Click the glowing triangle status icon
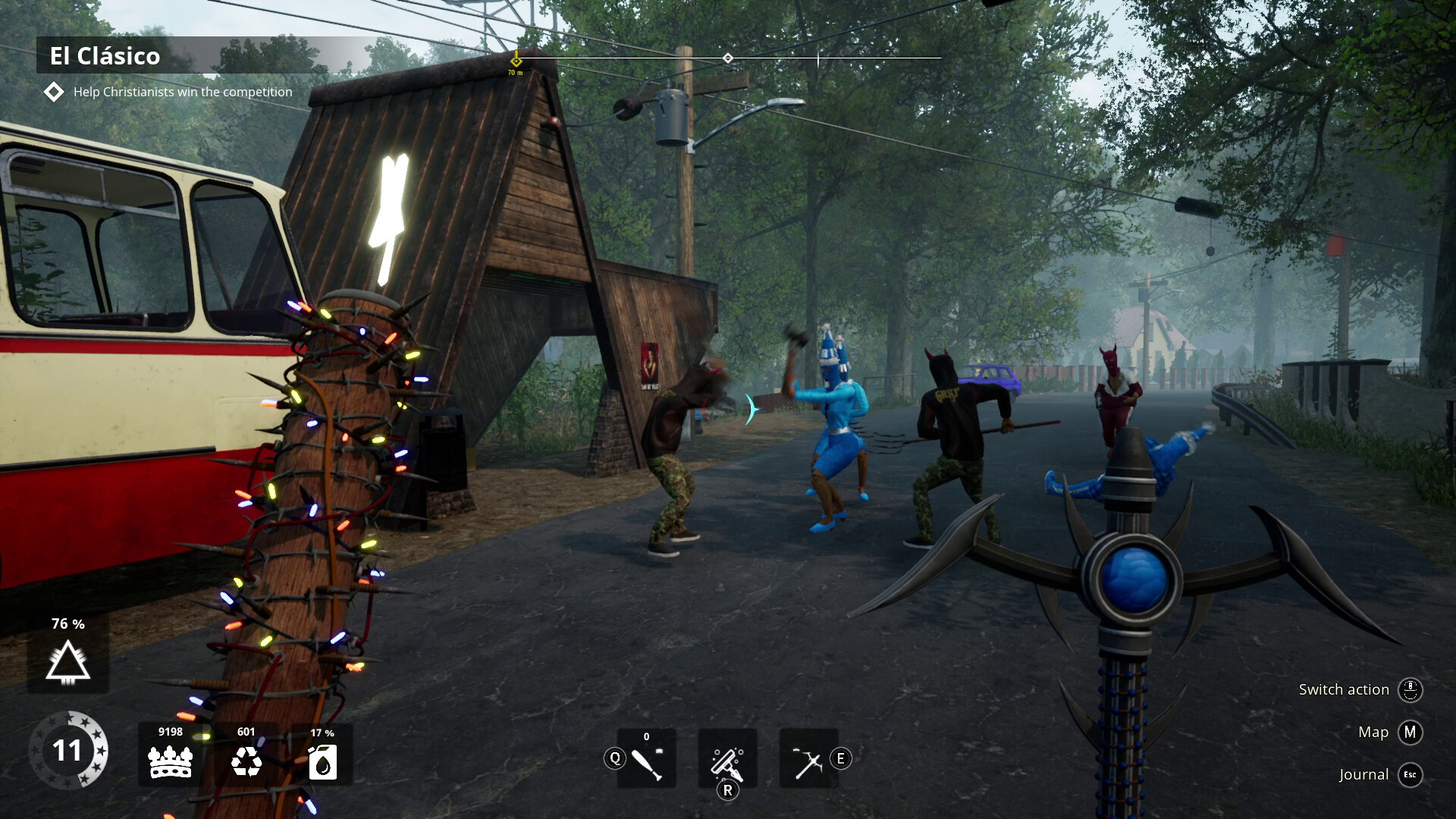Viewport: 1456px width, 819px height. pos(68,662)
